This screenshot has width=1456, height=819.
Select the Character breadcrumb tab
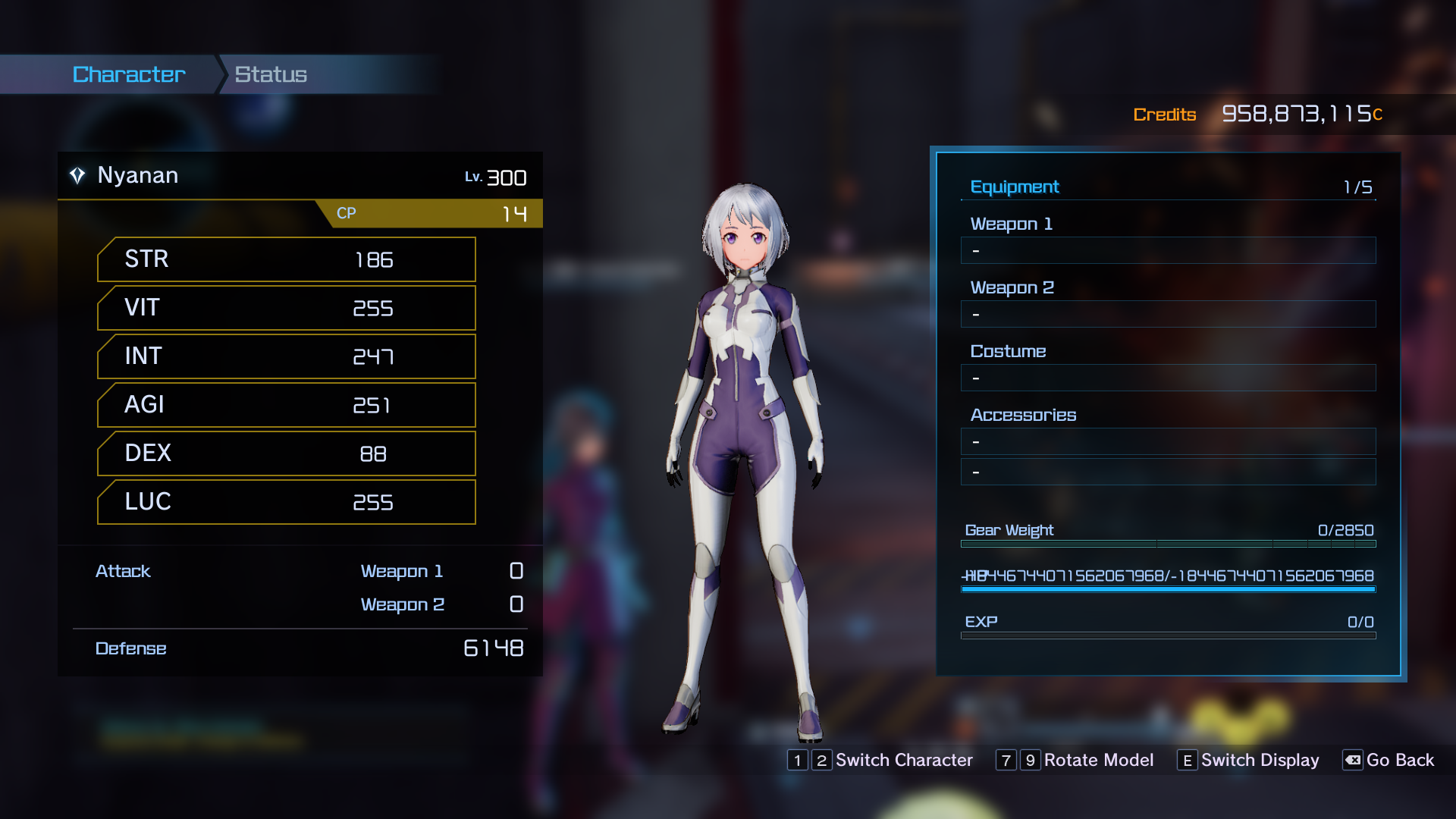coord(128,74)
